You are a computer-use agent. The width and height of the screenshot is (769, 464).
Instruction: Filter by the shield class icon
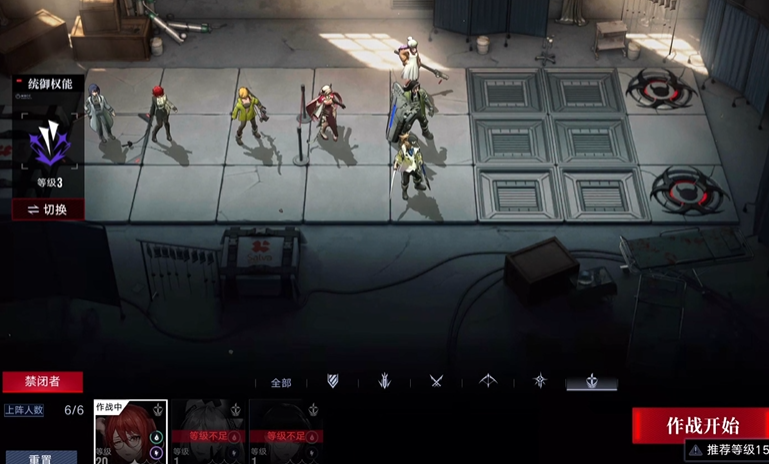coord(333,381)
